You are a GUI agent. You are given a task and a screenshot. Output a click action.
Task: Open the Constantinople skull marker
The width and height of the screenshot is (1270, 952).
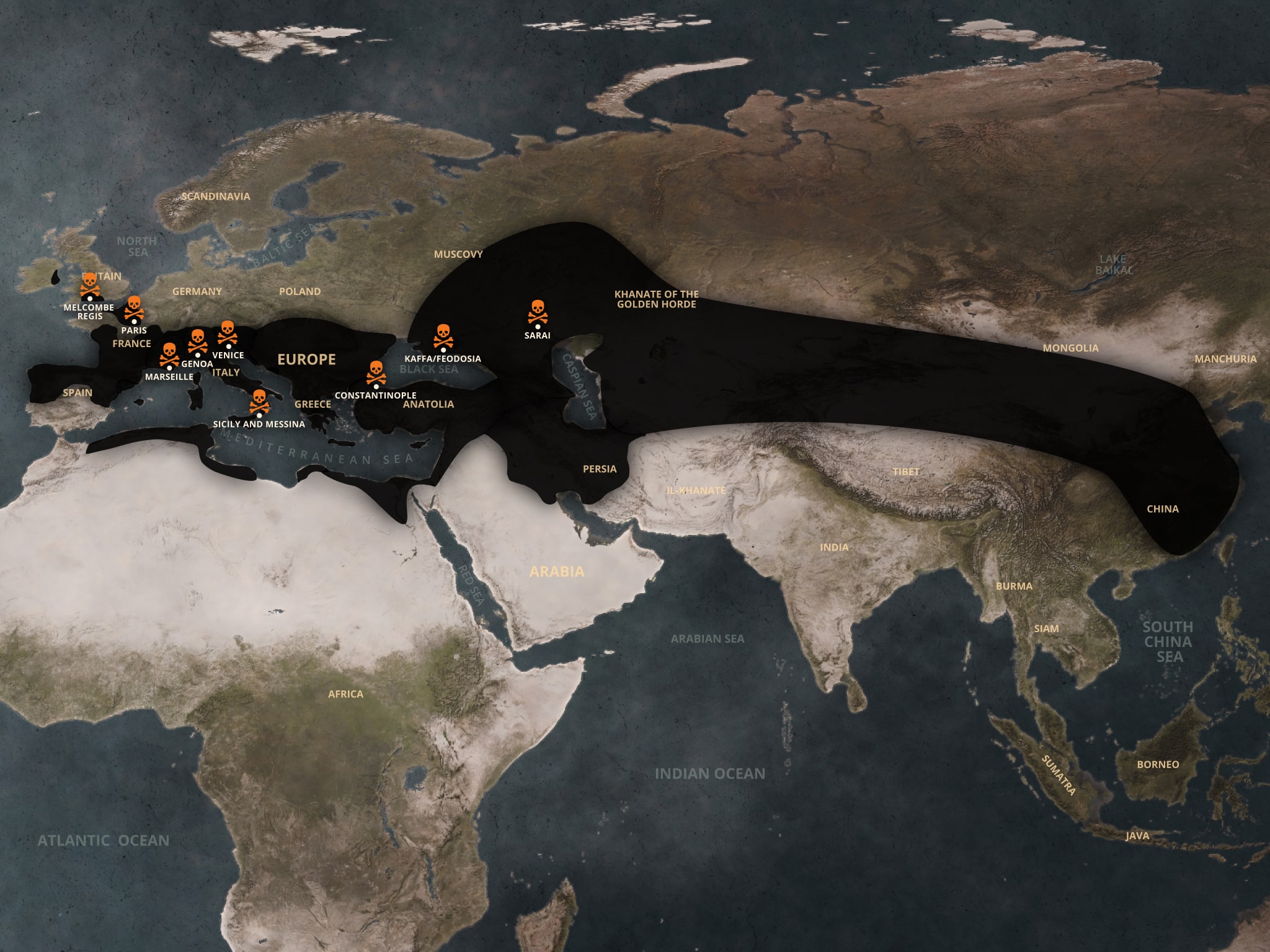(376, 373)
